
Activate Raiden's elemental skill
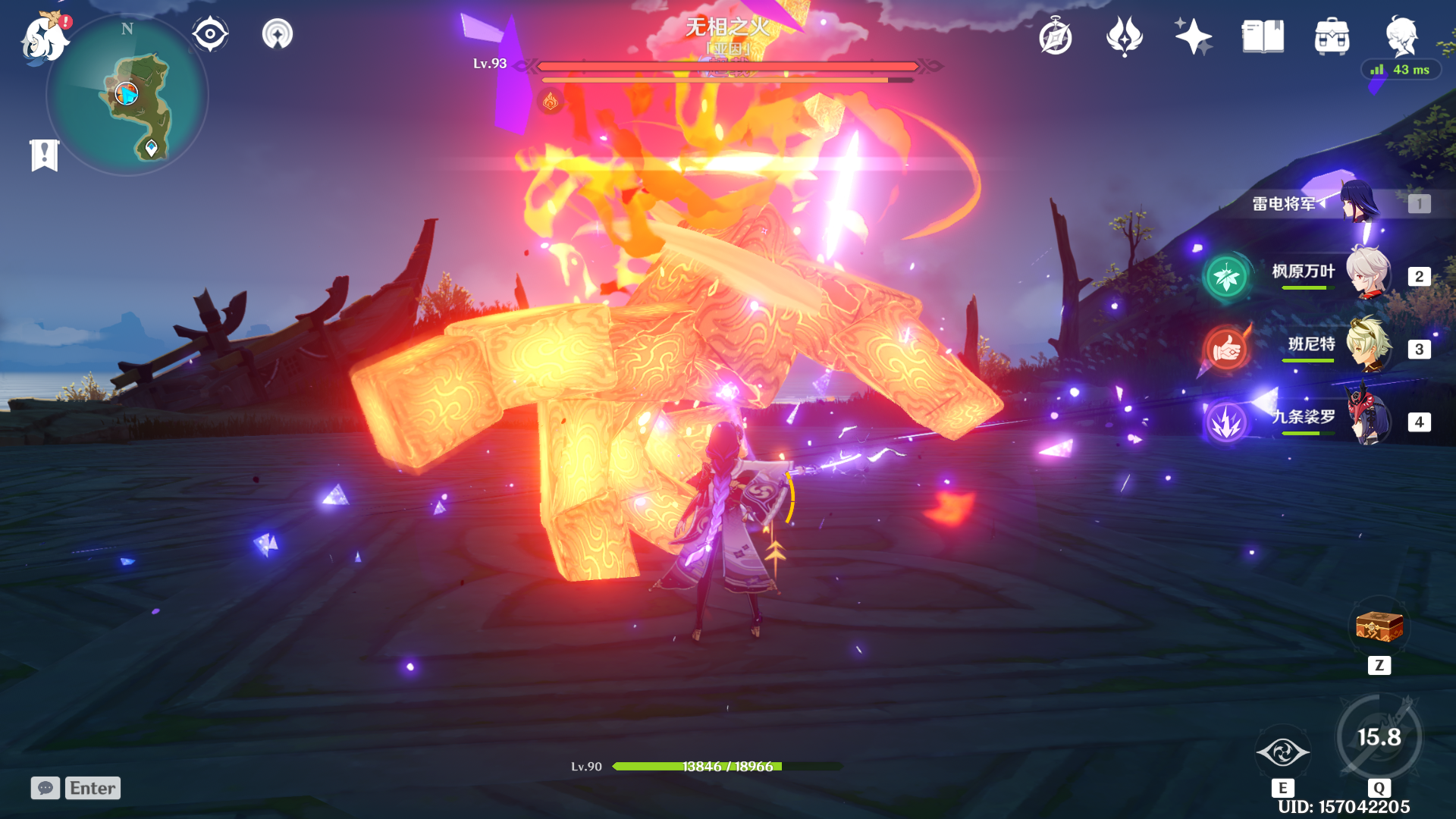1282,752
